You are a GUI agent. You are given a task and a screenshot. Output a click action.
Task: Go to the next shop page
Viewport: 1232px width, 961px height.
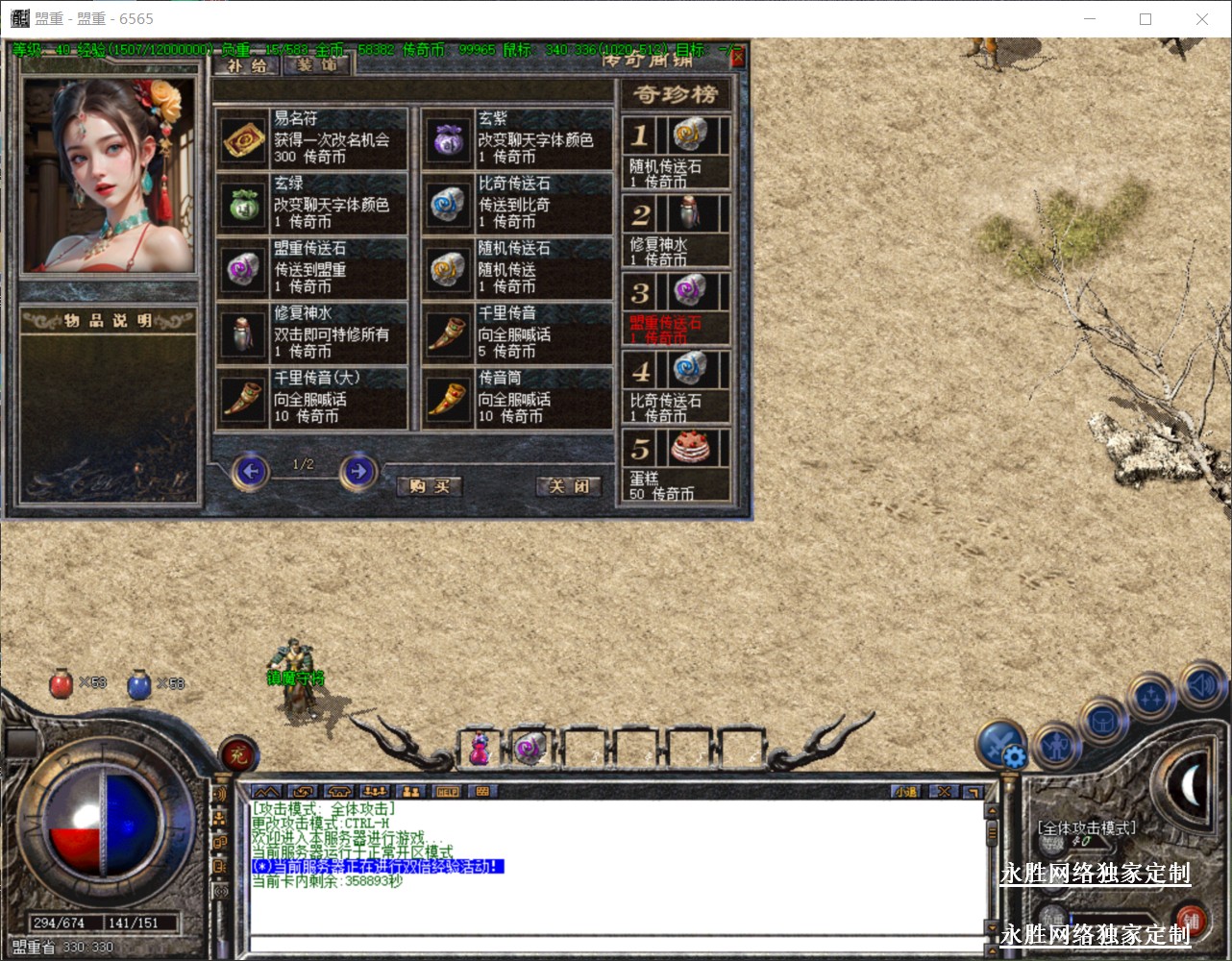pyautogui.click(x=357, y=472)
